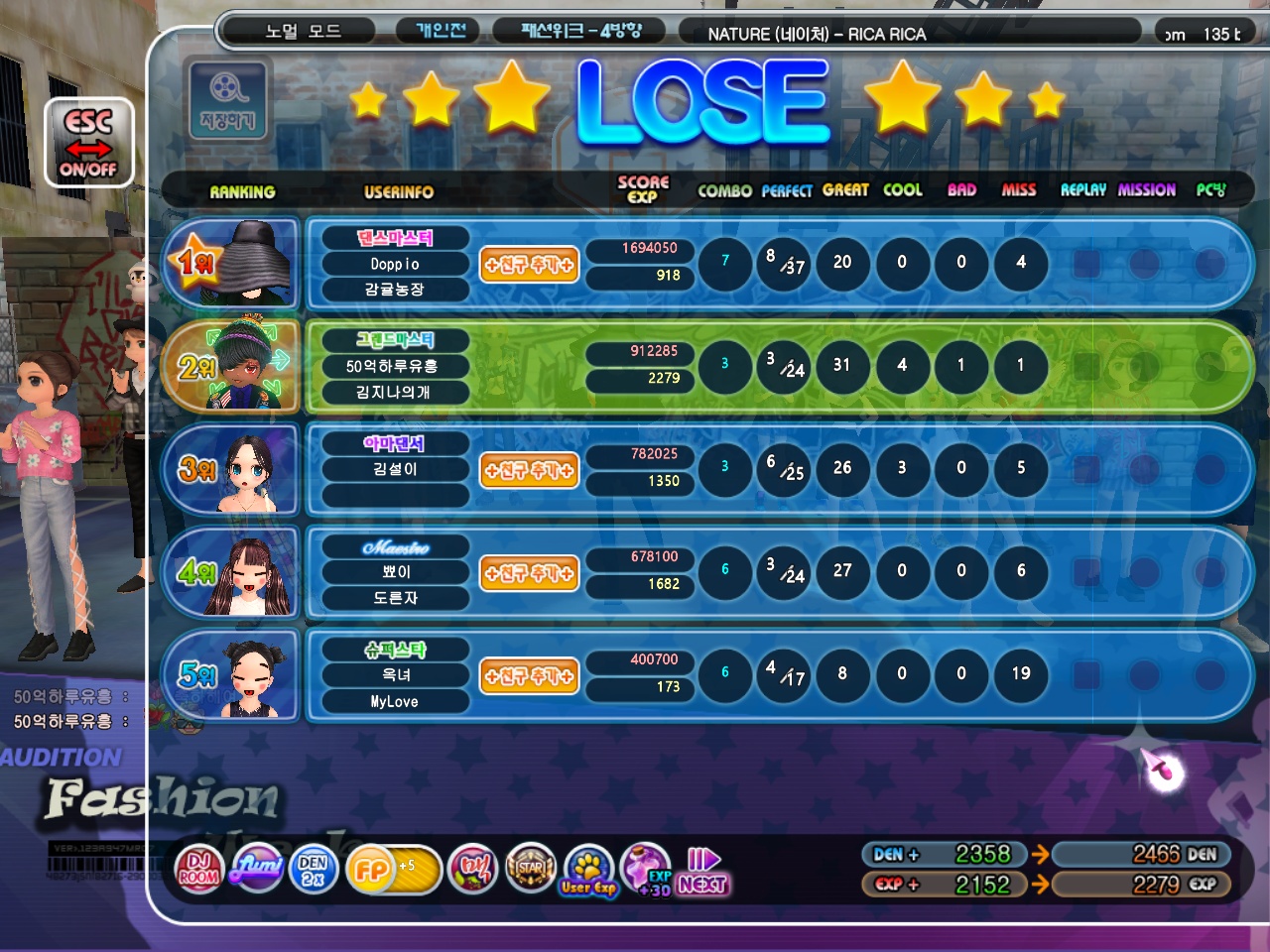Viewport: 1270px width, 952px height.
Task: Click the purple potion EXP +30 icon
Action: 647,869
